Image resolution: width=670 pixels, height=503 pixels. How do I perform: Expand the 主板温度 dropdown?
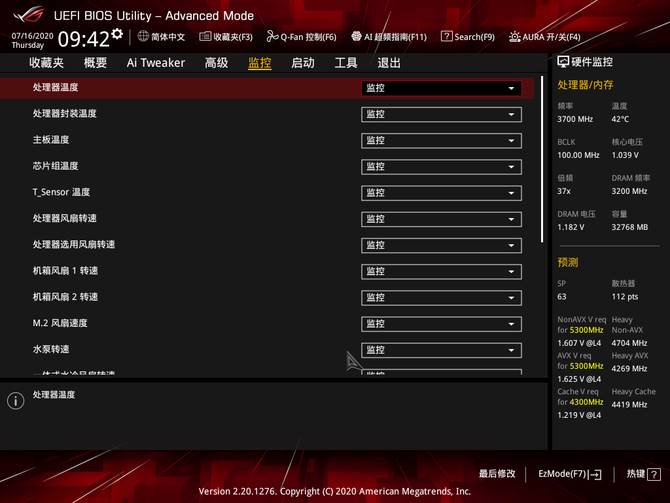click(x=441, y=140)
